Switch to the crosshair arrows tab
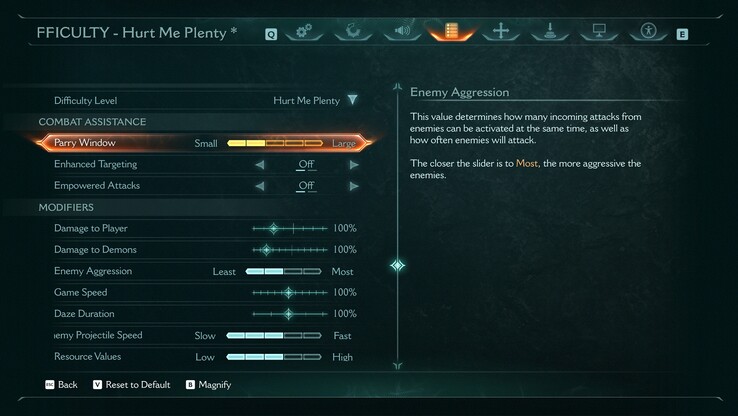738x416 pixels. pyautogui.click(x=501, y=31)
